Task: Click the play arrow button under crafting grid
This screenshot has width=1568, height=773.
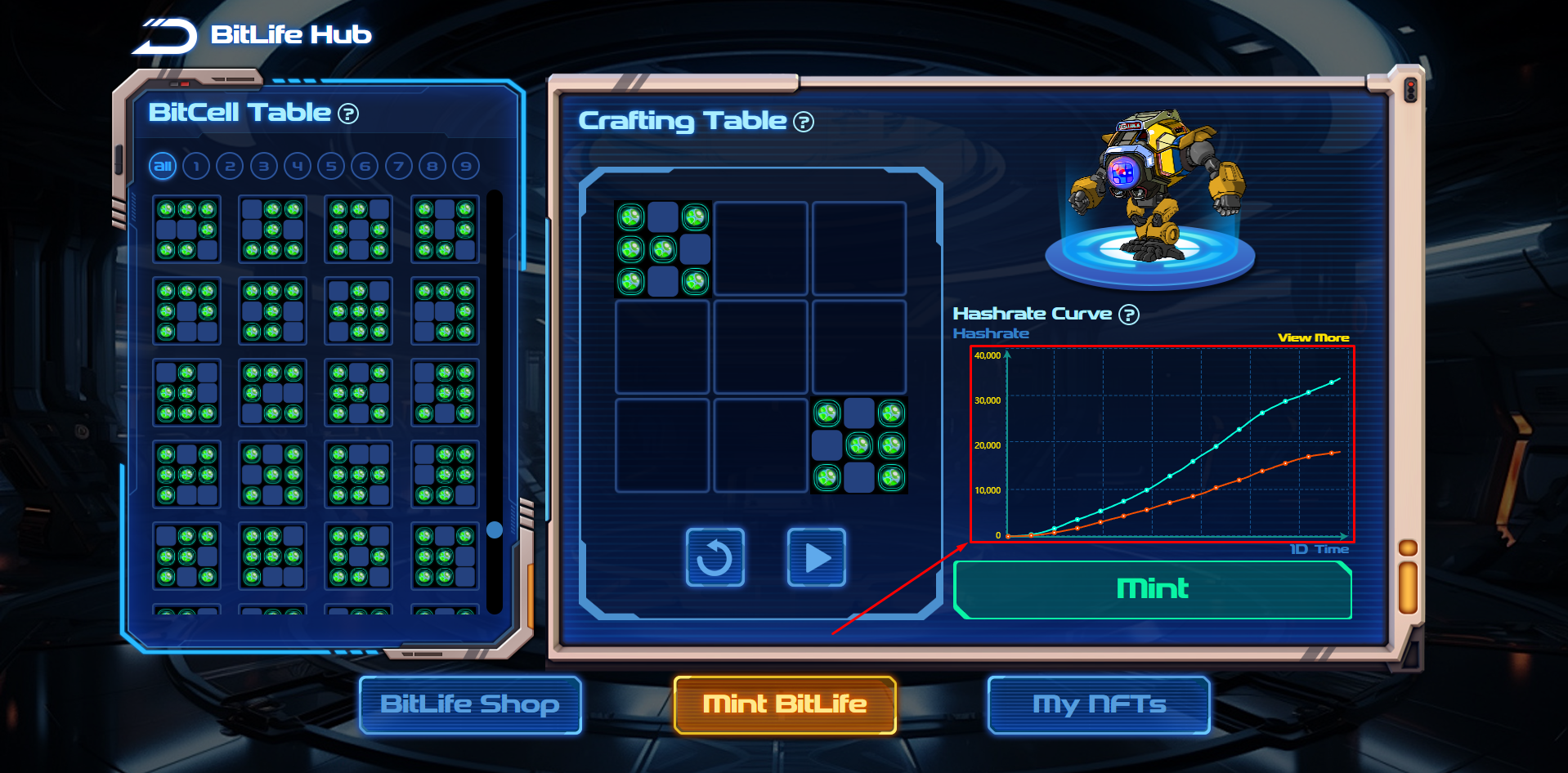Action: (816, 558)
